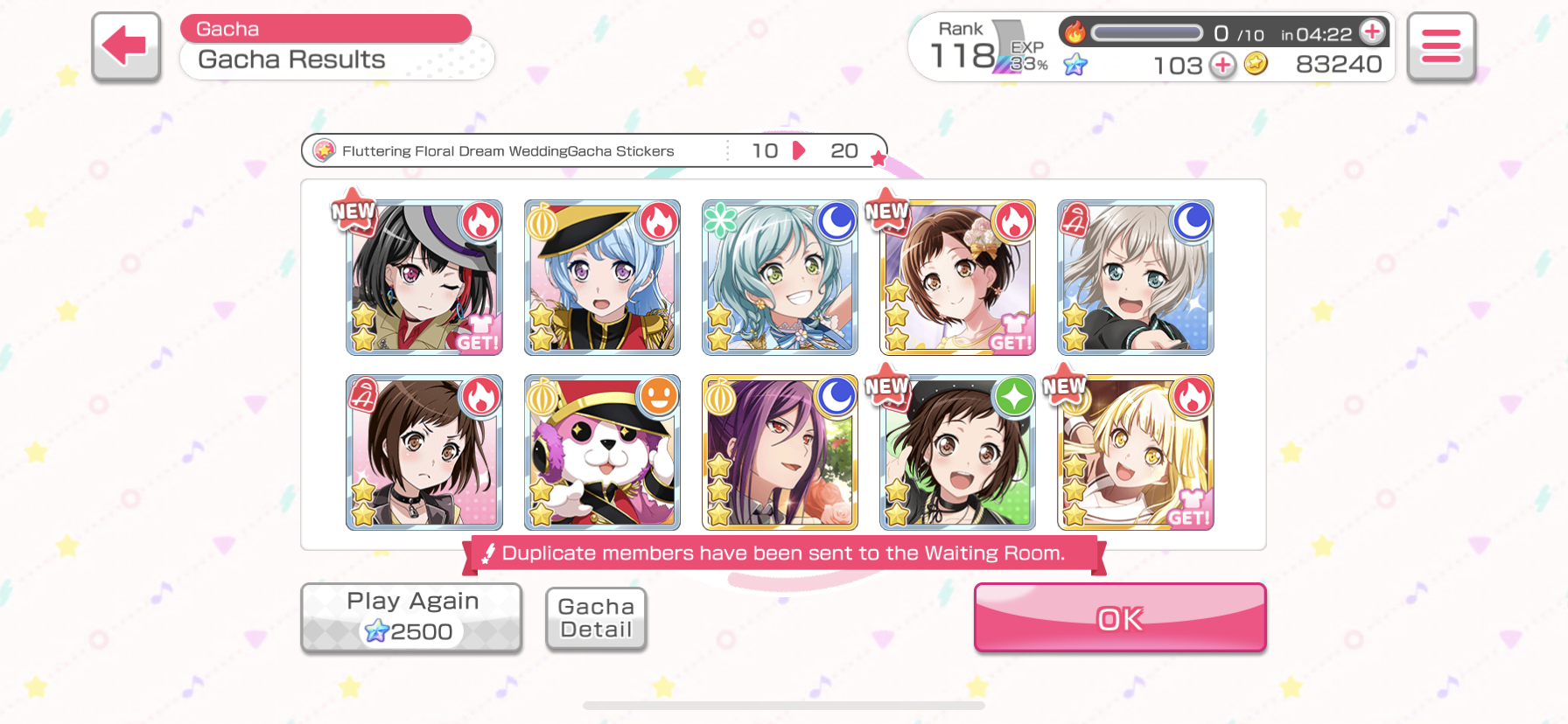Choose the pink bear mascot card

(x=602, y=453)
